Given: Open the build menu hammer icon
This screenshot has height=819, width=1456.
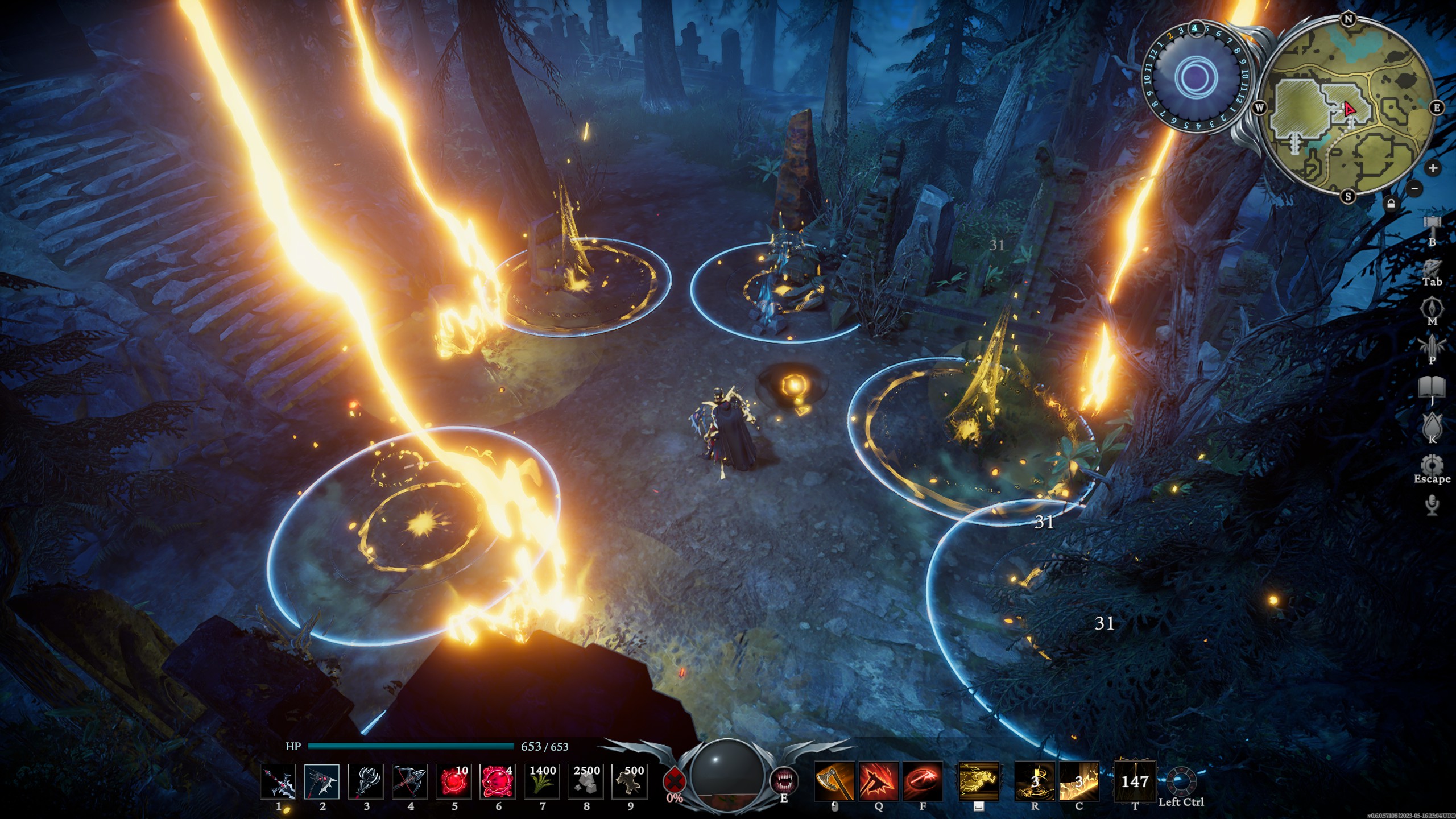Looking at the screenshot, I should 1433,224.
